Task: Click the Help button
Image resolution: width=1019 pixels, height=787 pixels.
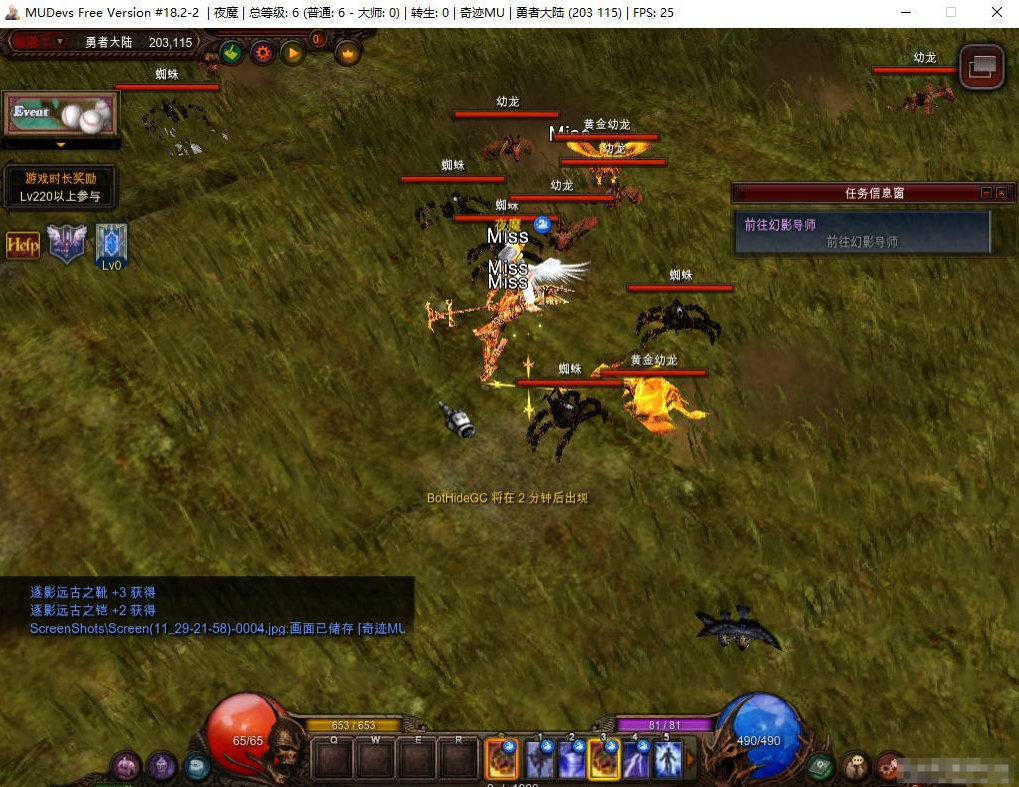Action: (x=23, y=245)
